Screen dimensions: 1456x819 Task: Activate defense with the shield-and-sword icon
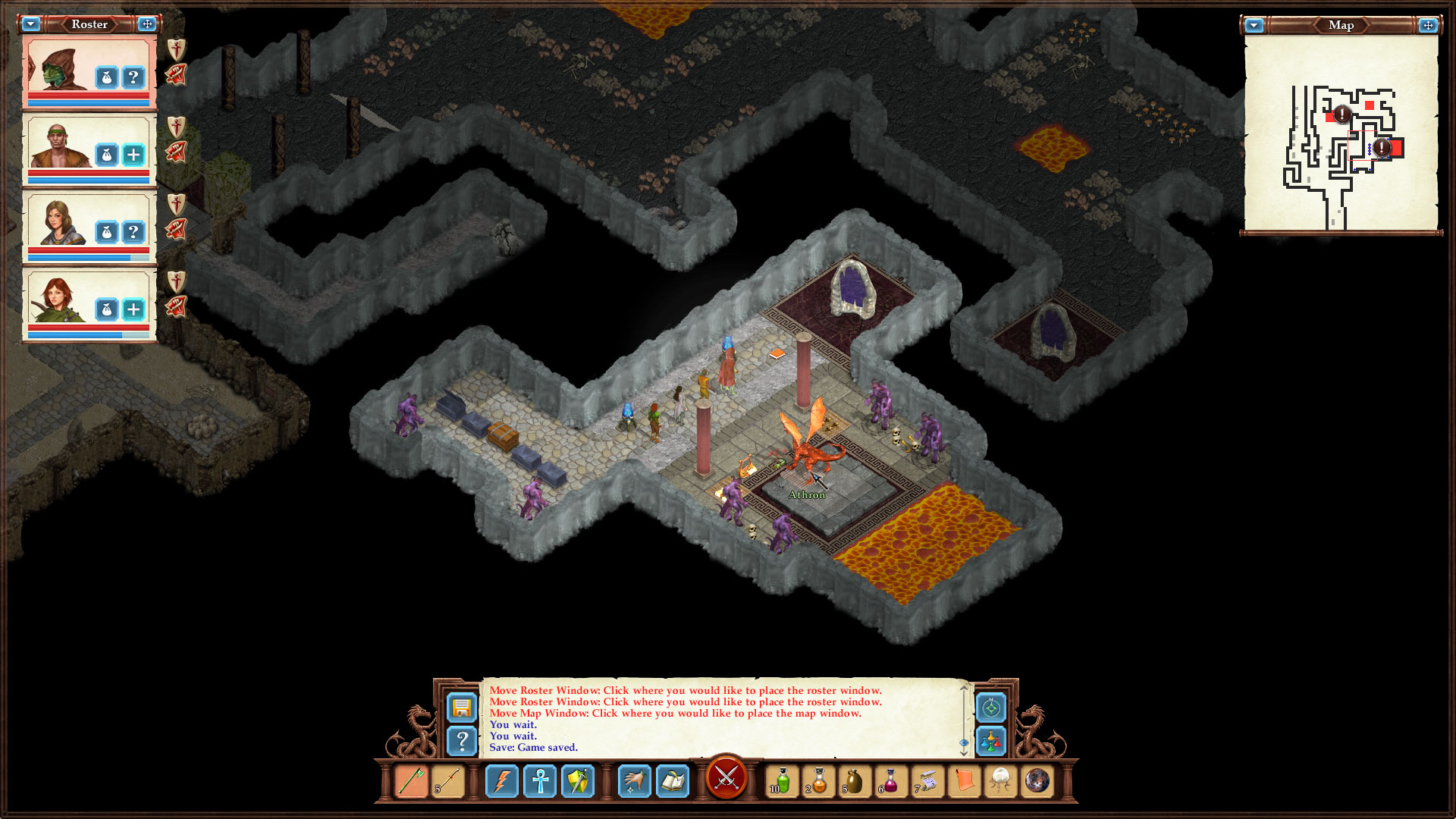point(579,782)
